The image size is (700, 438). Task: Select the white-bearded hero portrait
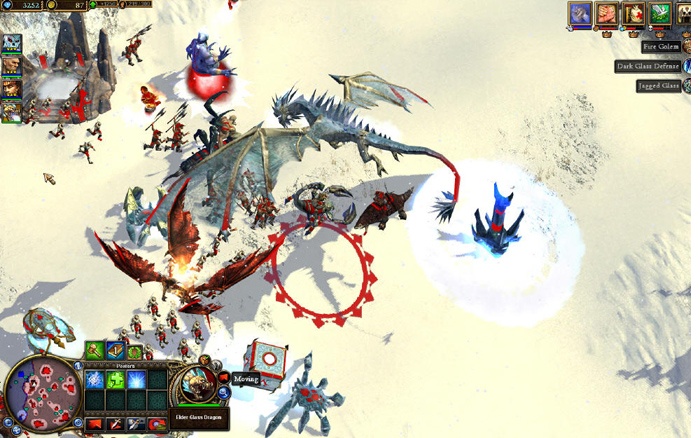point(11,110)
